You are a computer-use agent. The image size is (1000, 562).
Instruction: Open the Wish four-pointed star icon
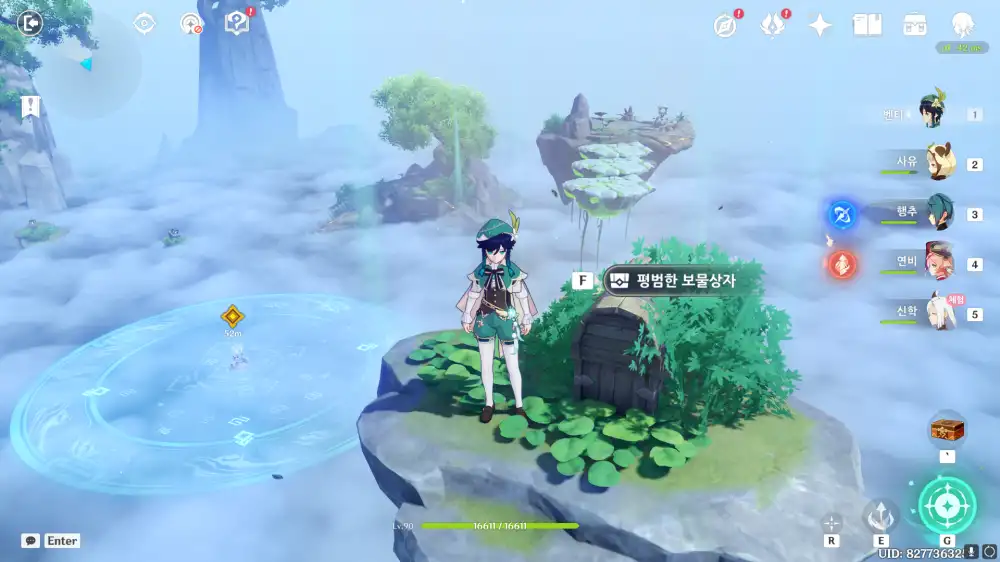pos(820,26)
